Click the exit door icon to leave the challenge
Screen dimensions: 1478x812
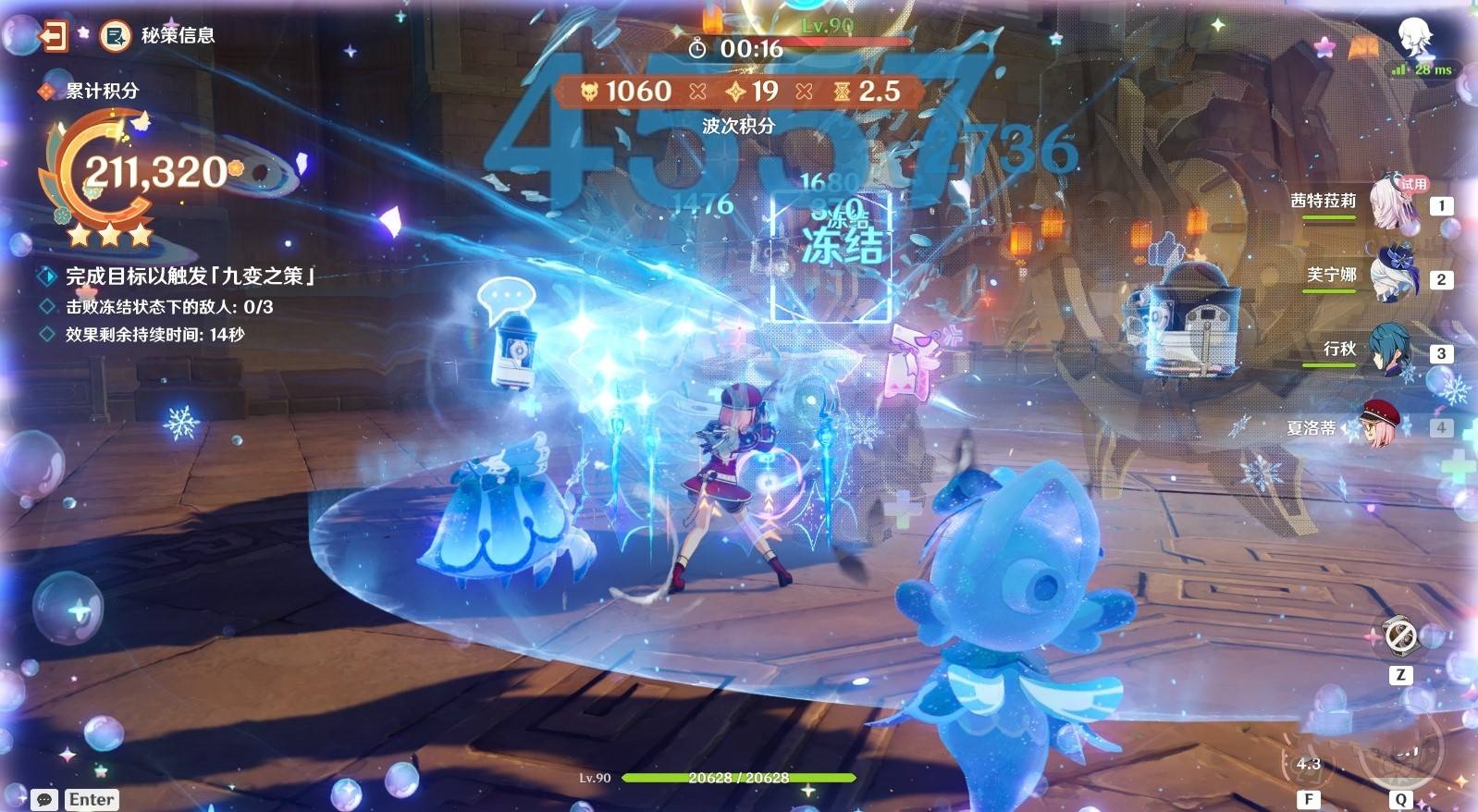[x=53, y=36]
